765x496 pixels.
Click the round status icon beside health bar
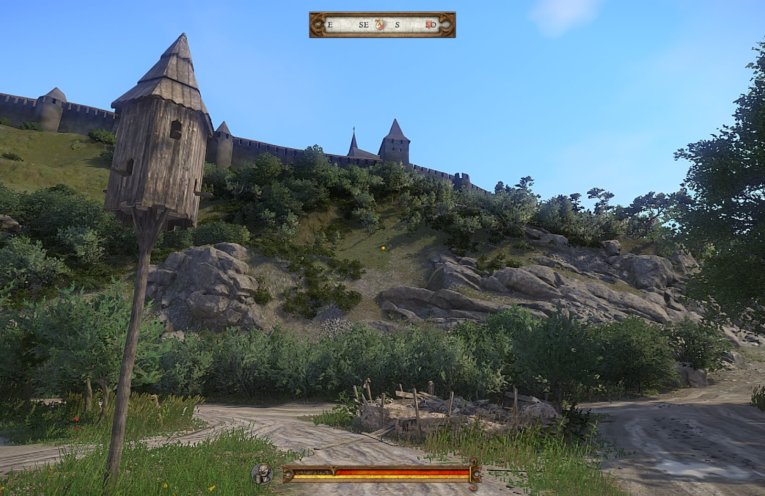[262, 474]
